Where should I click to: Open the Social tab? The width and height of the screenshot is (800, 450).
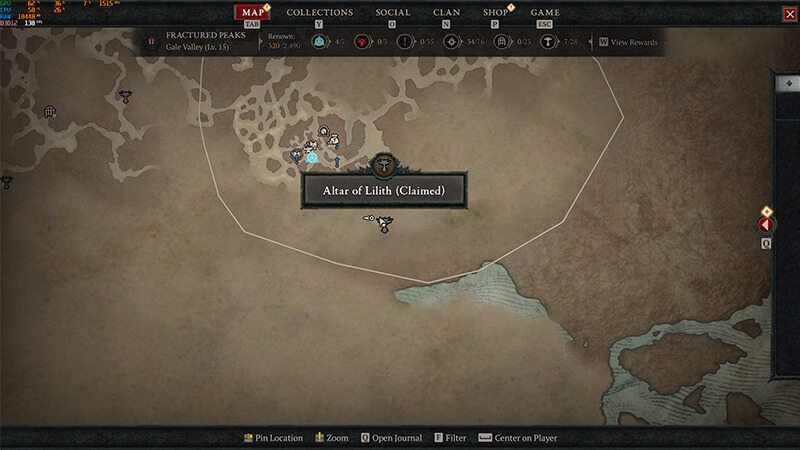[x=392, y=13]
